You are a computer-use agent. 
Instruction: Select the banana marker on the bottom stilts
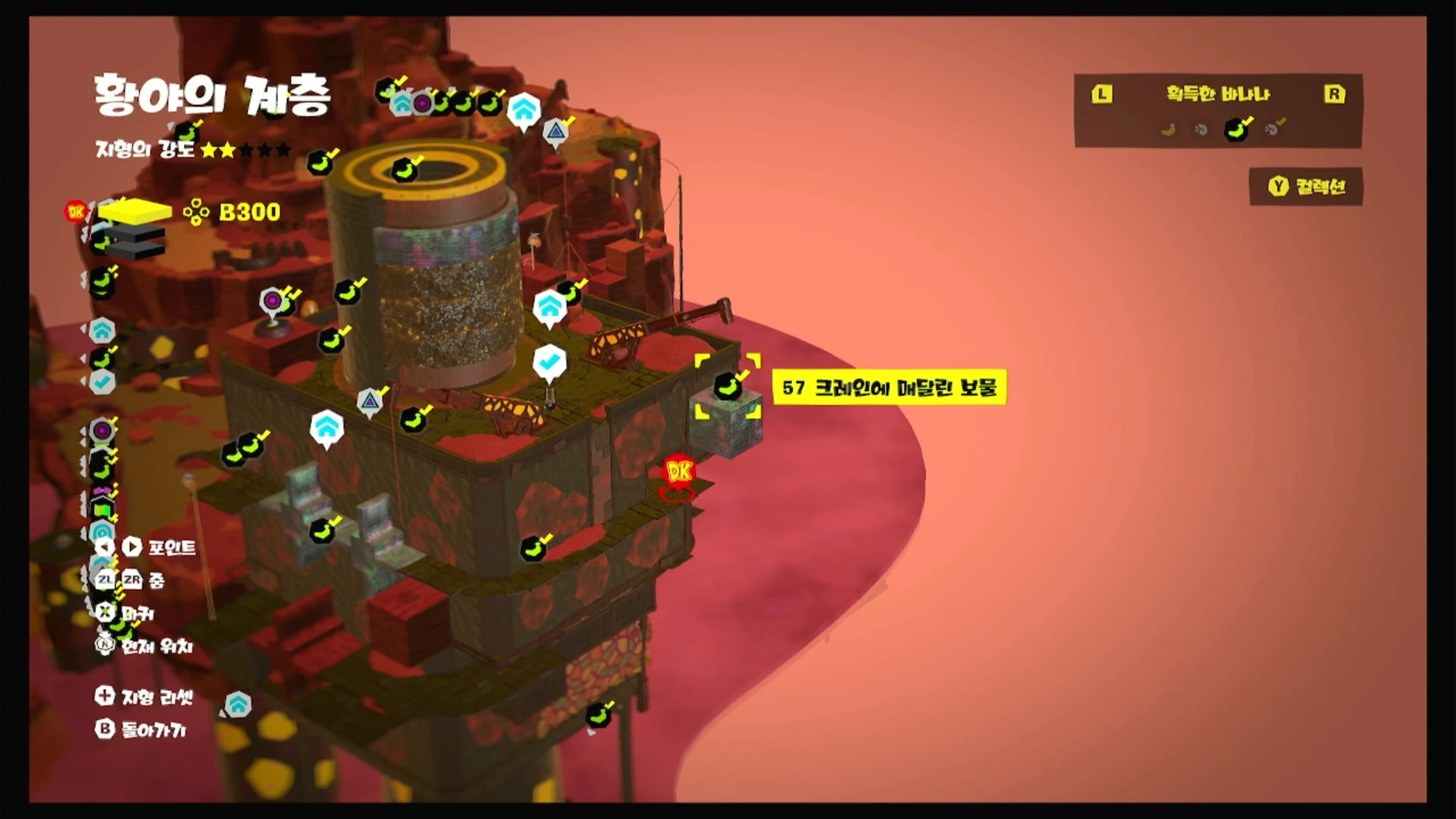(598, 715)
